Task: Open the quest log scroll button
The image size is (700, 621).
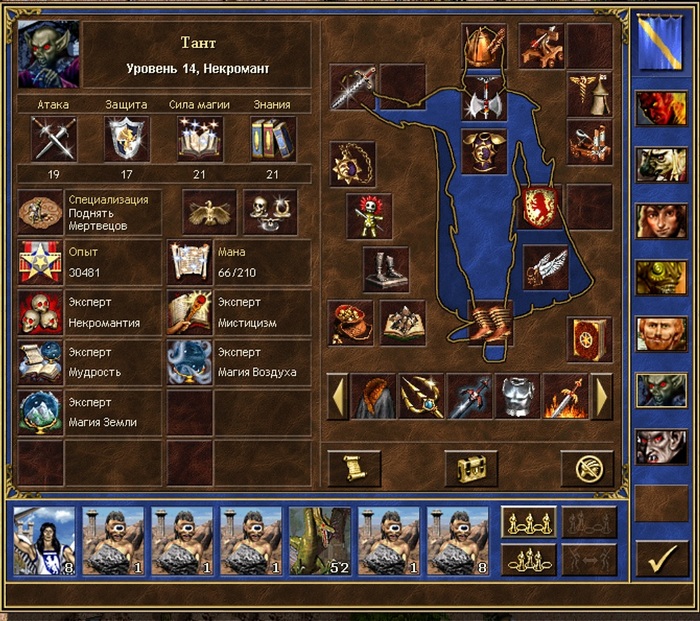Action: click(x=354, y=467)
